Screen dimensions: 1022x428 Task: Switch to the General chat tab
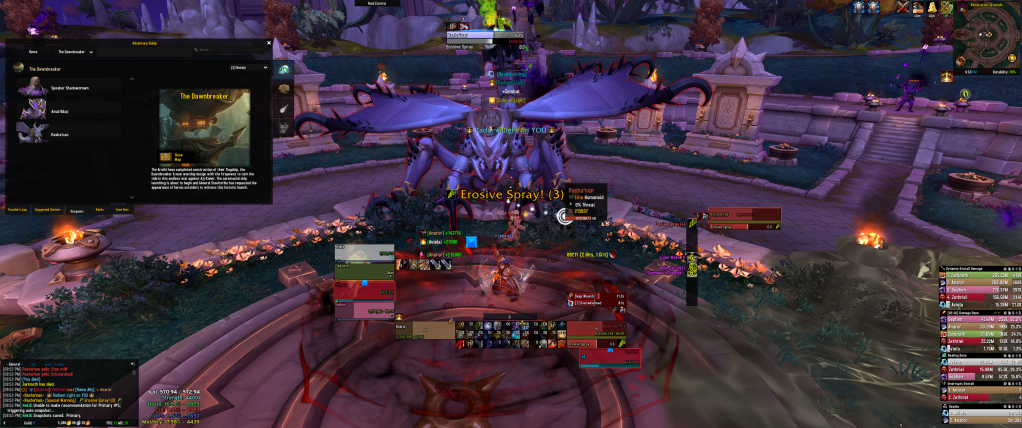tap(14, 364)
